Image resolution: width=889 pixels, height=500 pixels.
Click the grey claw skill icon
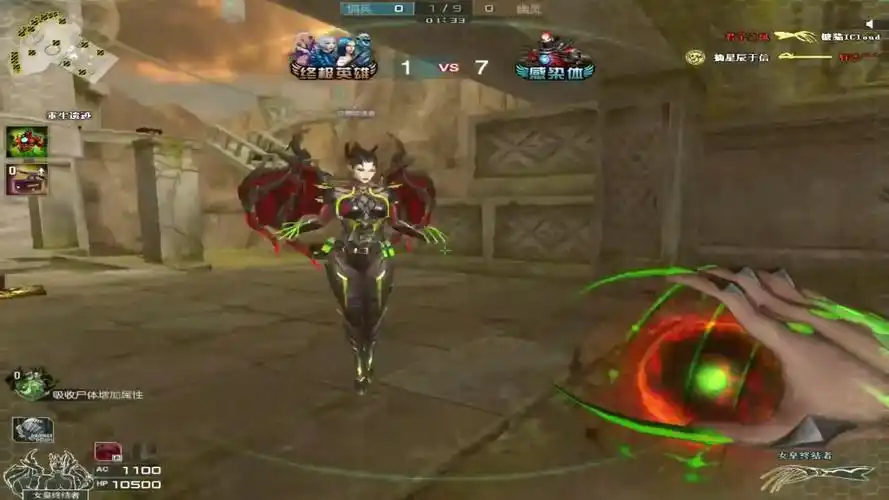pos(32,428)
